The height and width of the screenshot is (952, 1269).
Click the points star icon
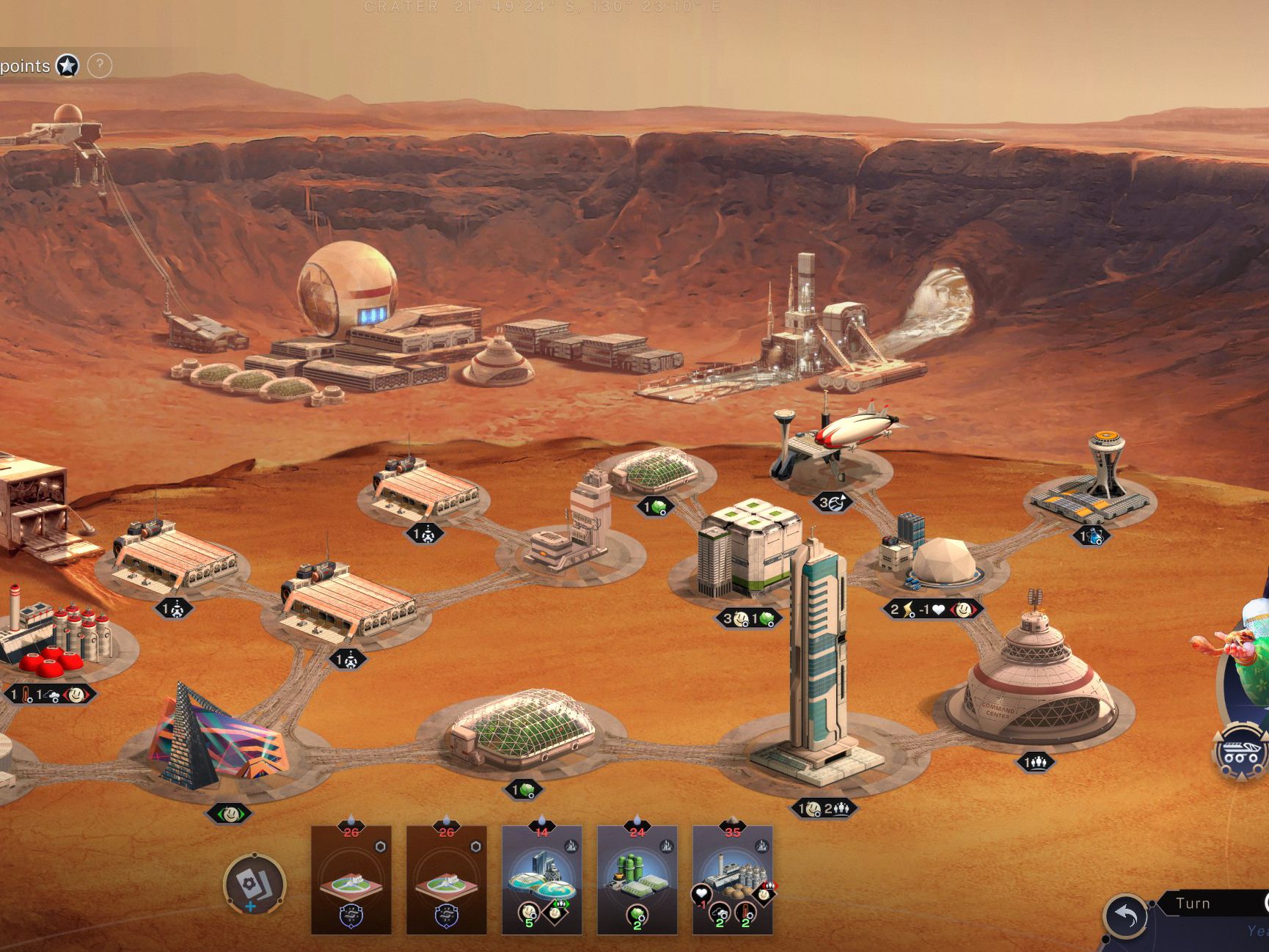67,66
